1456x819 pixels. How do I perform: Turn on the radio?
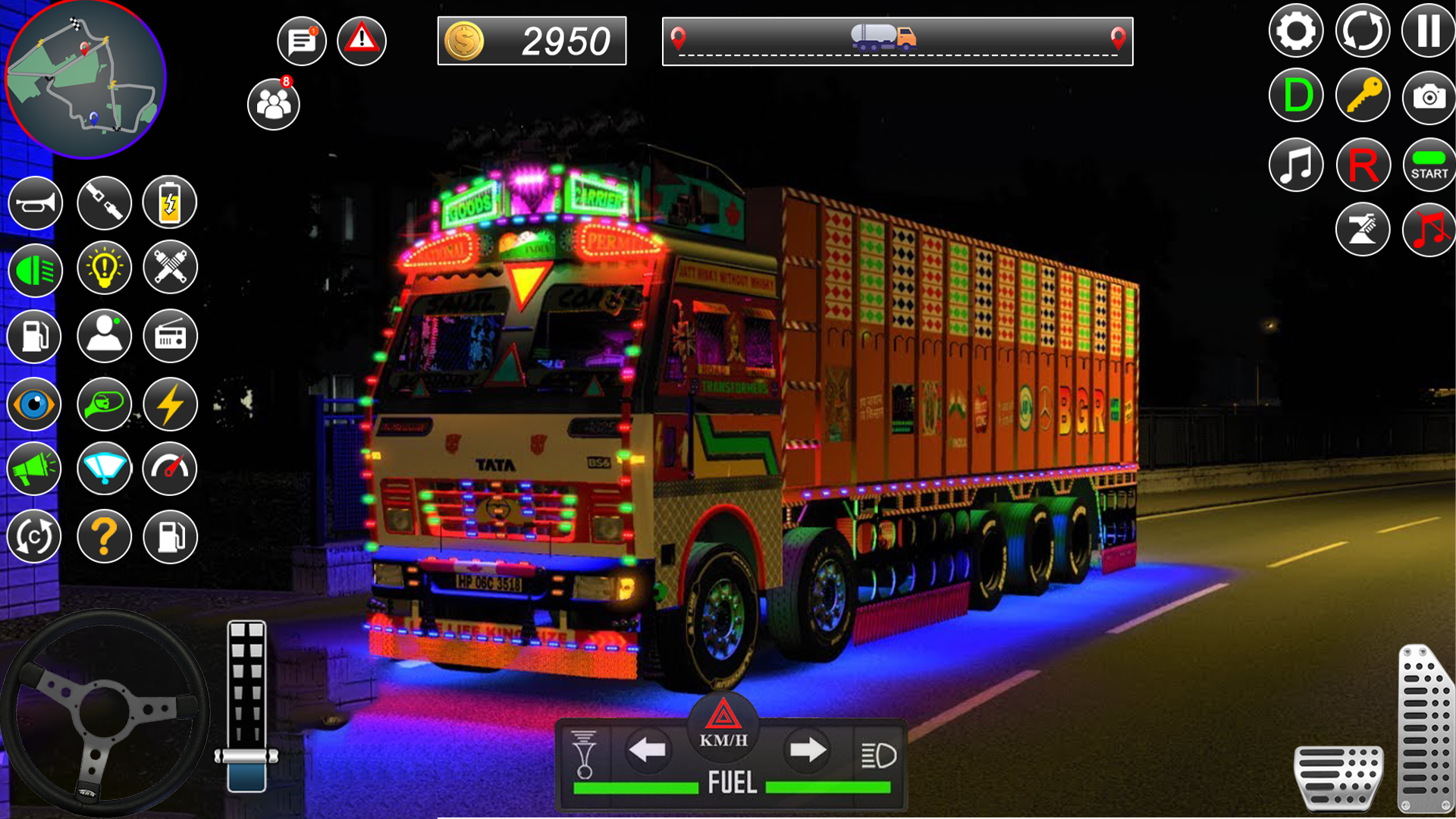[x=170, y=334]
